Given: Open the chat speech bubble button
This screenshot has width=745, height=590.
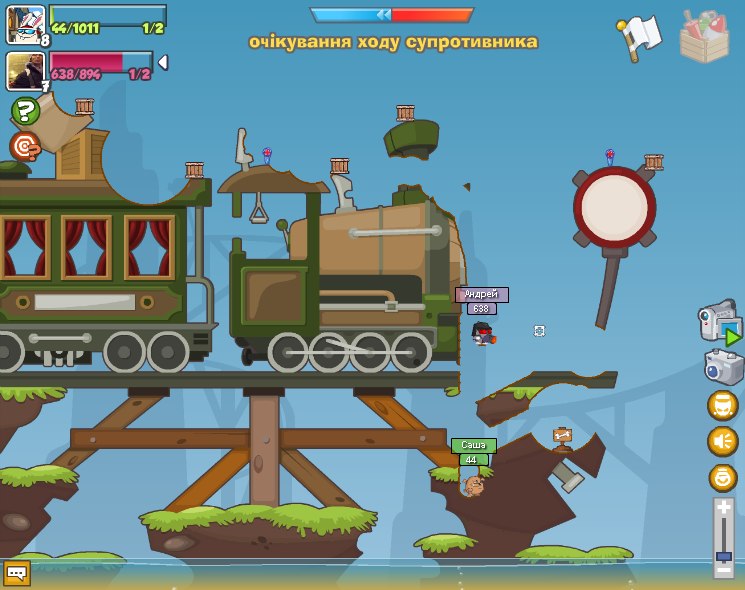Looking at the screenshot, I should coord(17,573).
